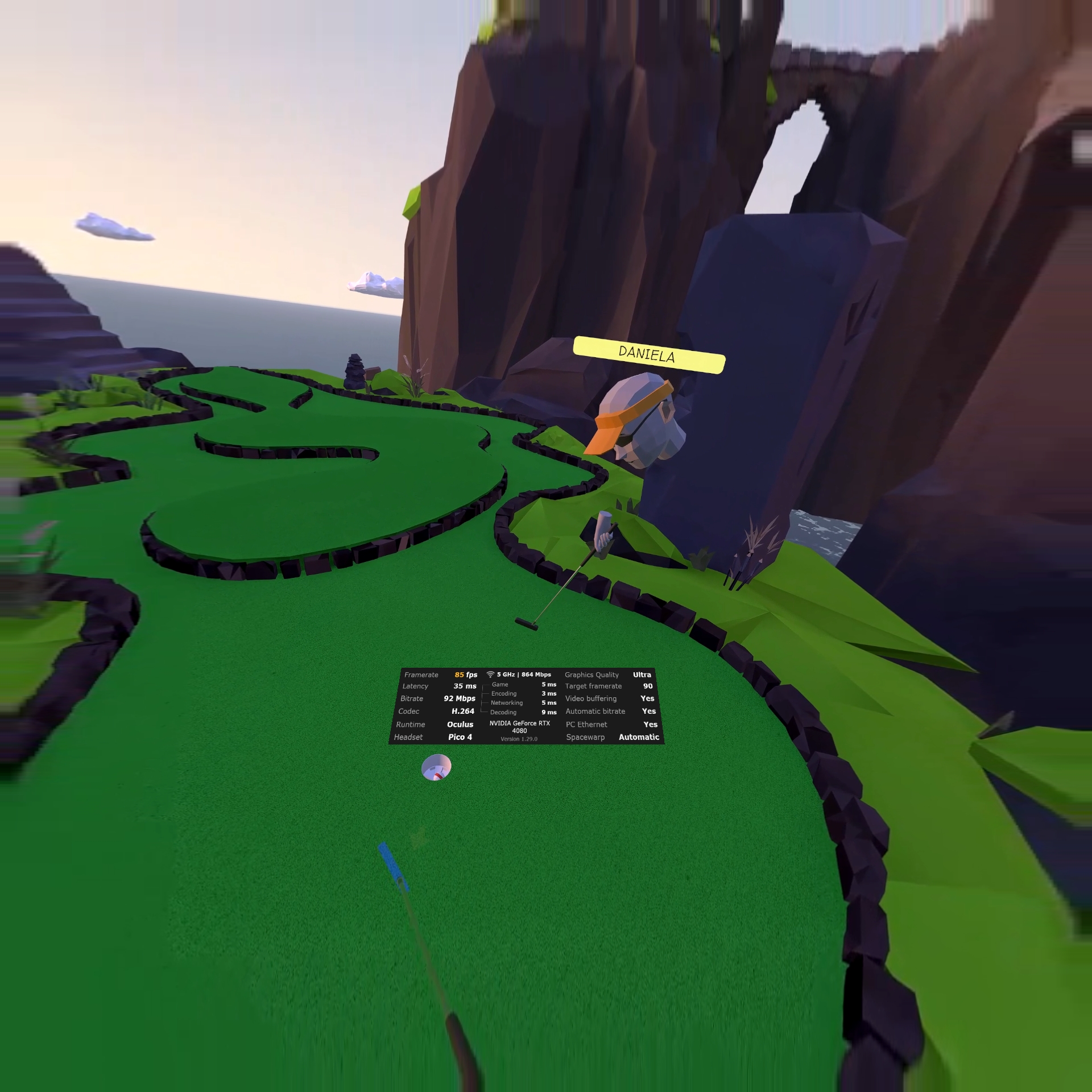This screenshot has height=1092, width=1092.
Task: Expand the Game latency tree entry
Action: tap(500, 685)
